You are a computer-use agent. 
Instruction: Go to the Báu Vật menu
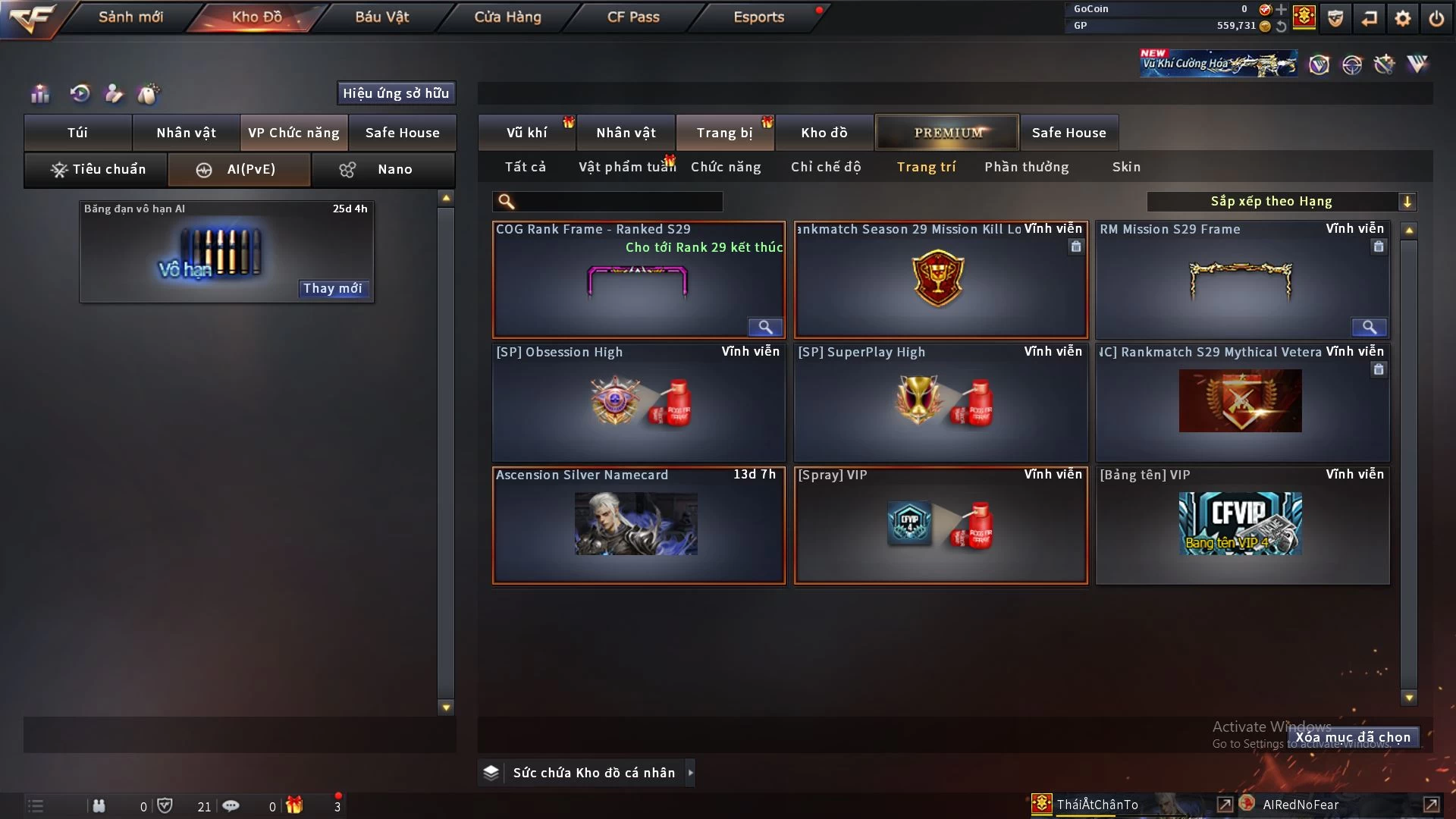tap(381, 17)
